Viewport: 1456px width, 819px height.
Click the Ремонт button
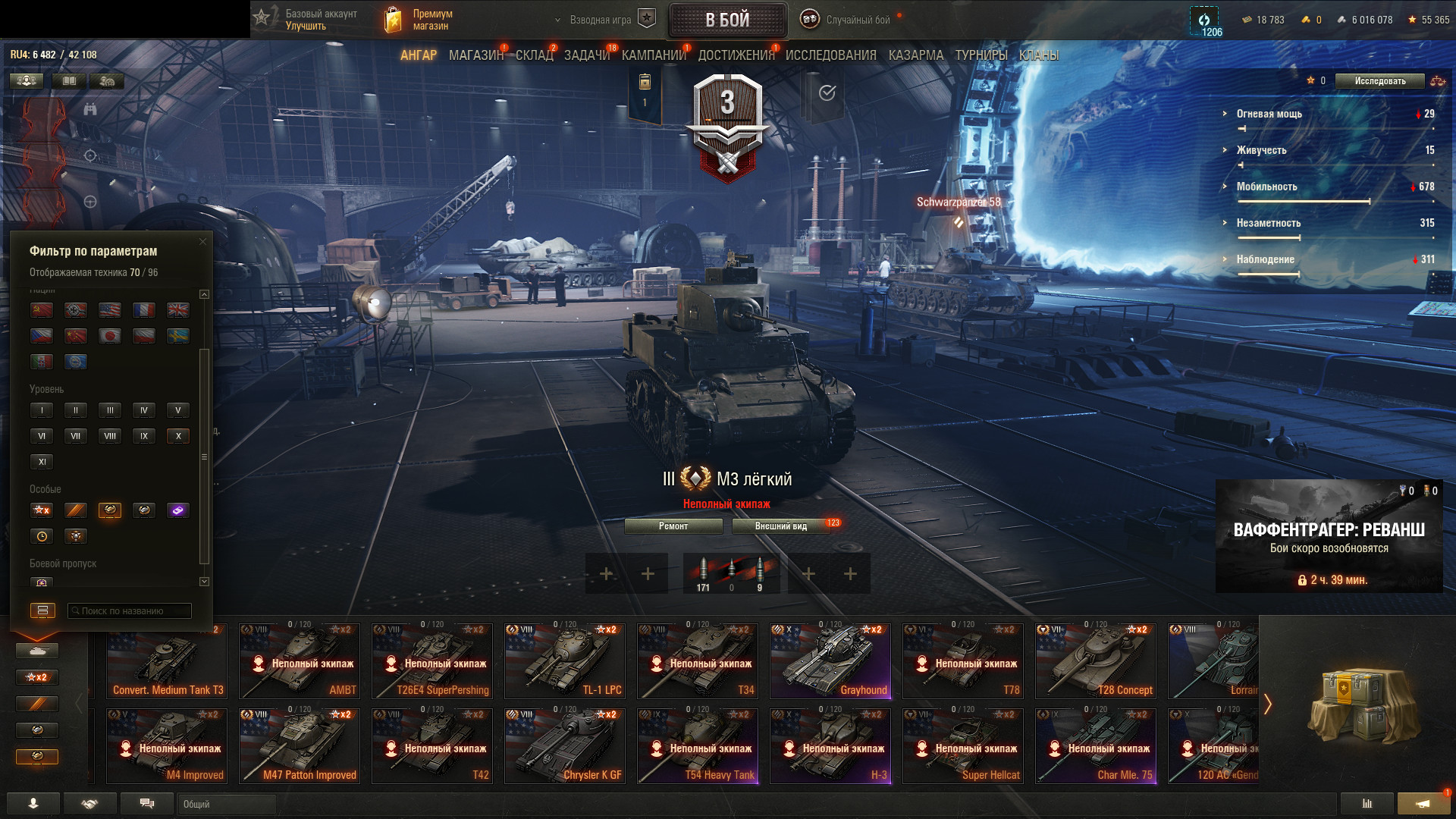pos(673,526)
